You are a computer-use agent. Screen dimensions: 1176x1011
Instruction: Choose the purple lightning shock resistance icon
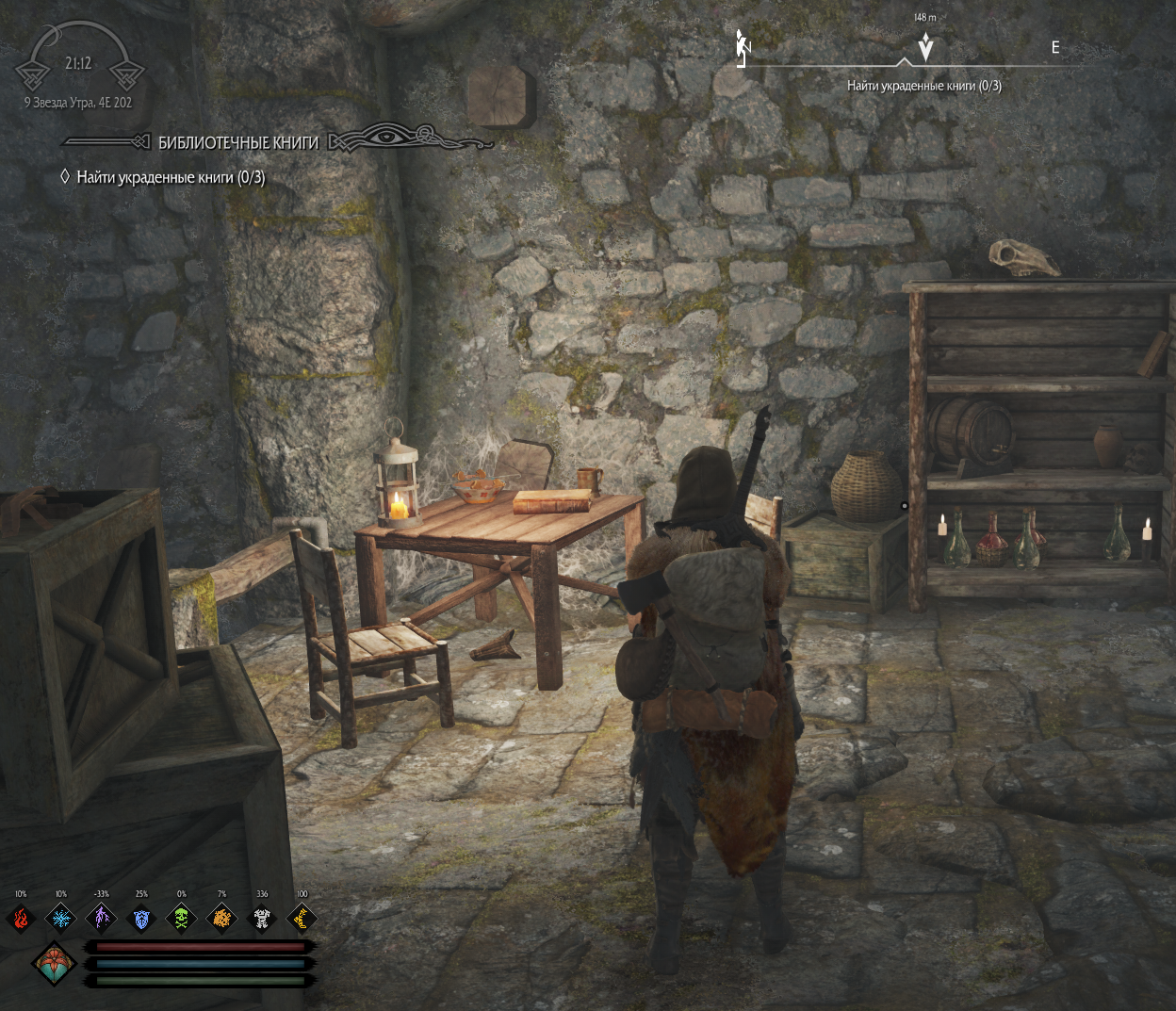101,917
